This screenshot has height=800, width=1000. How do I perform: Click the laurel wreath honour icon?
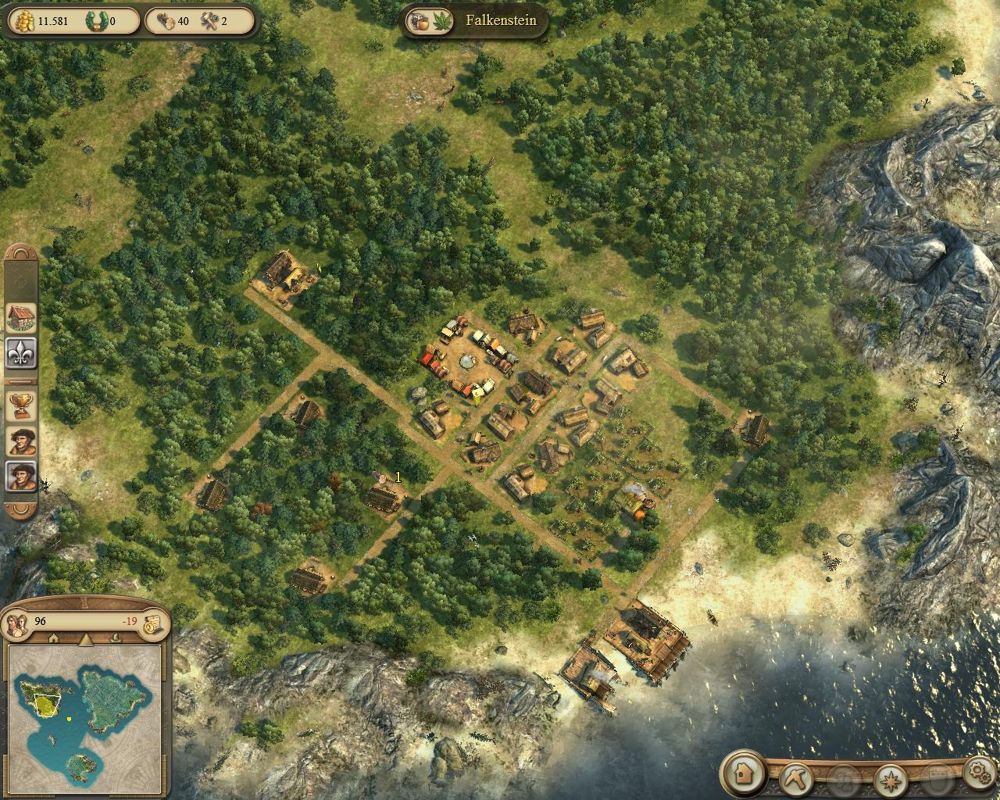97,20
